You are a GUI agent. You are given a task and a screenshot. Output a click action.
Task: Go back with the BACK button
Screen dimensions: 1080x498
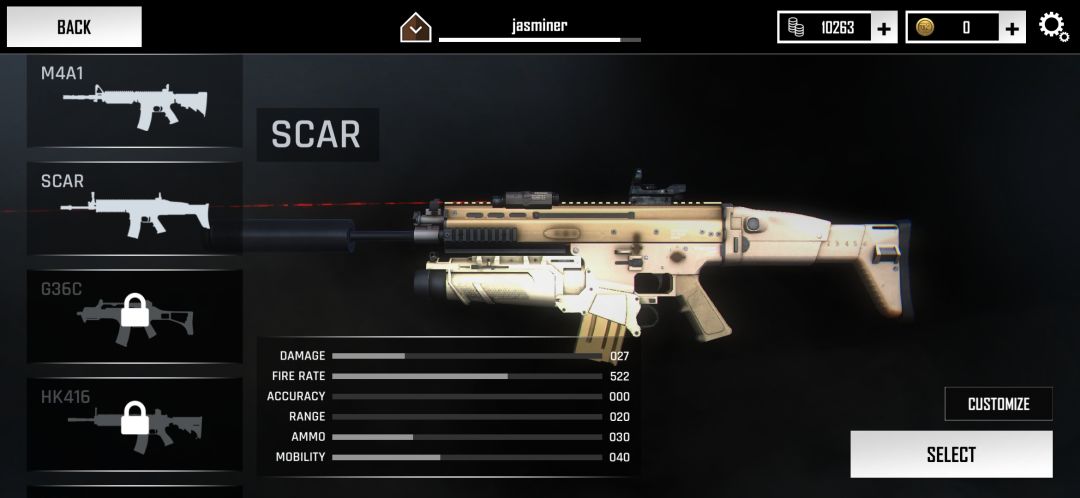(73, 27)
